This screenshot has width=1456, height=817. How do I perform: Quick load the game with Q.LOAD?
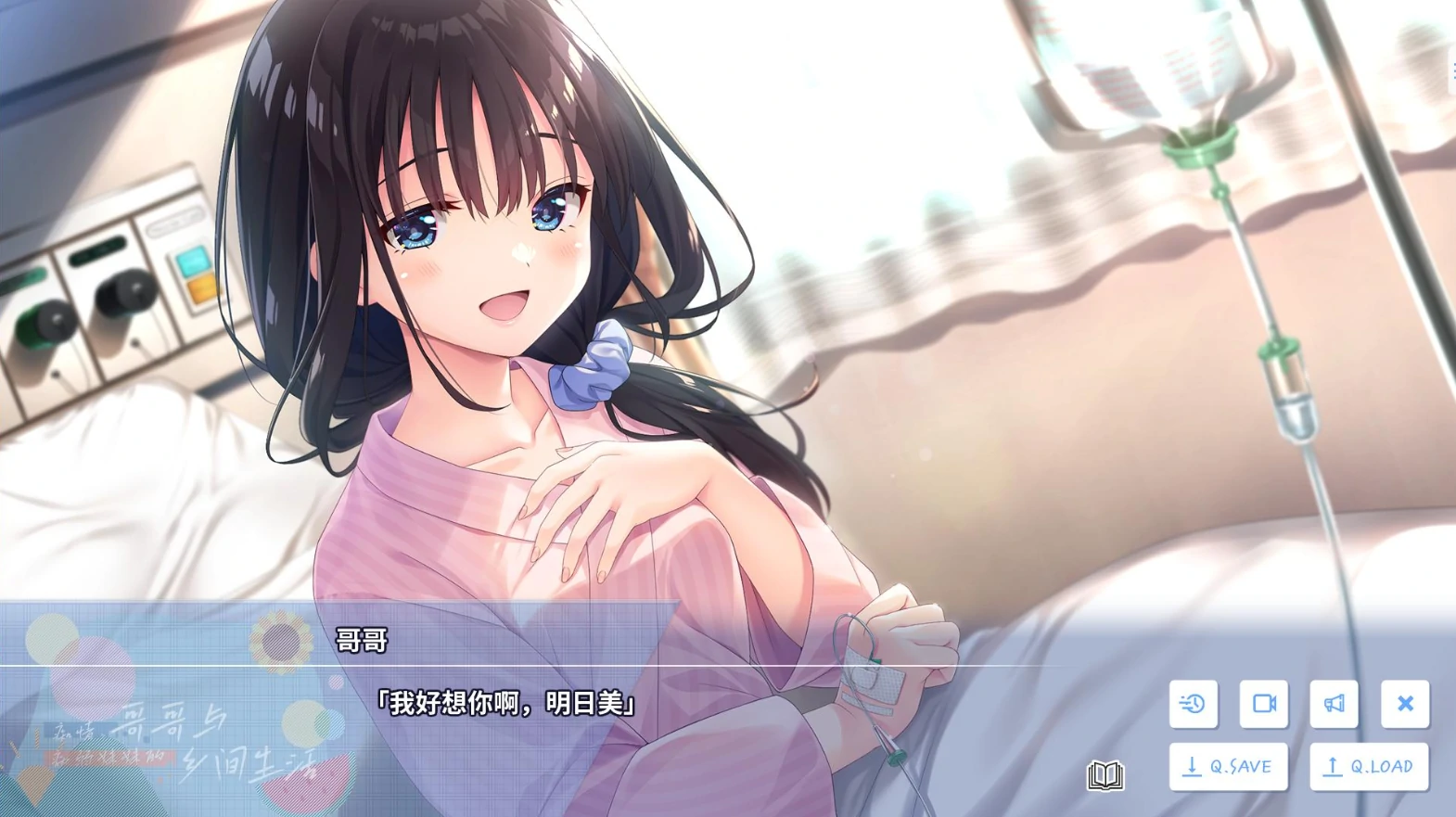point(1368,766)
